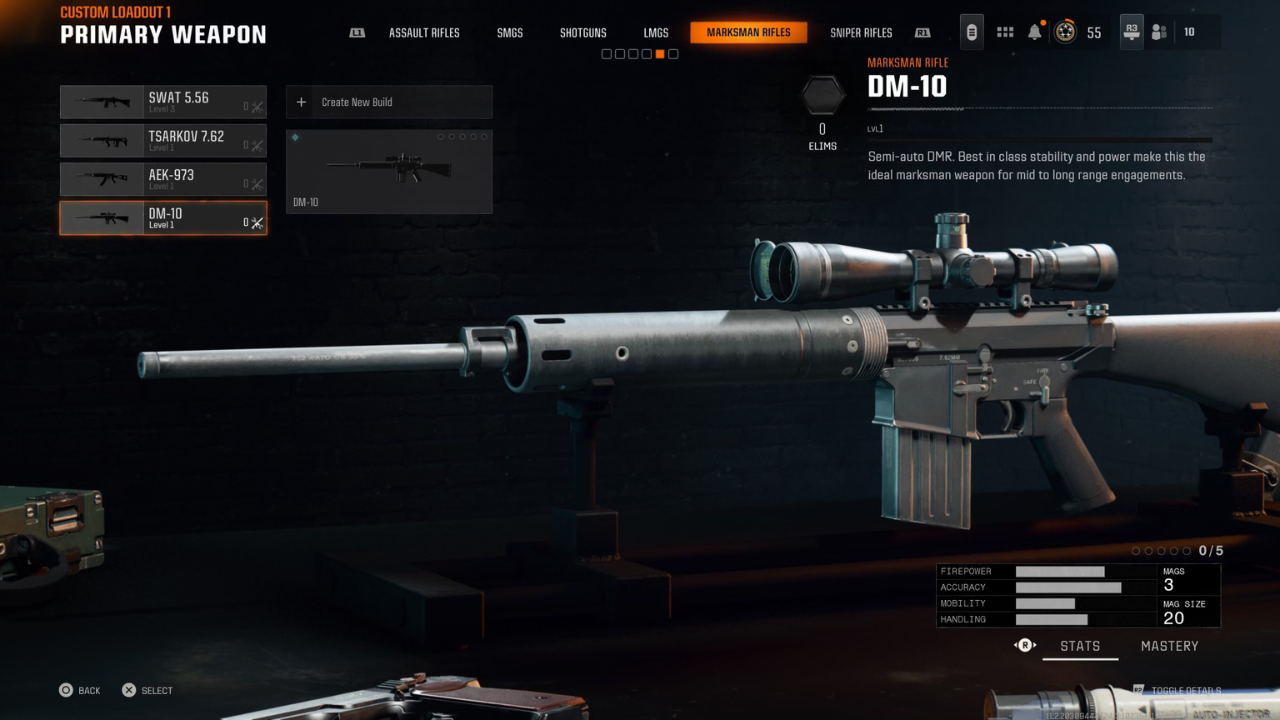Show the Stats panel
The image size is (1280, 720).
pyautogui.click(x=1080, y=646)
